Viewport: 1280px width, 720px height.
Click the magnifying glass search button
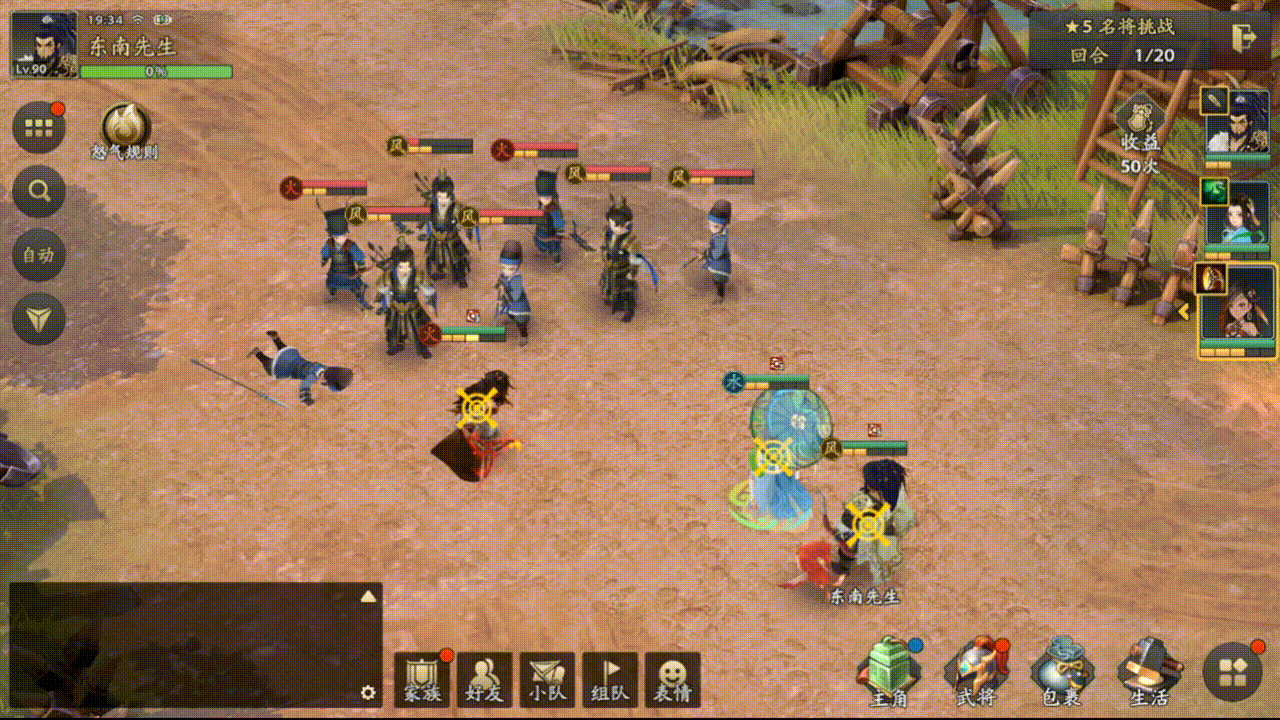pos(39,191)
